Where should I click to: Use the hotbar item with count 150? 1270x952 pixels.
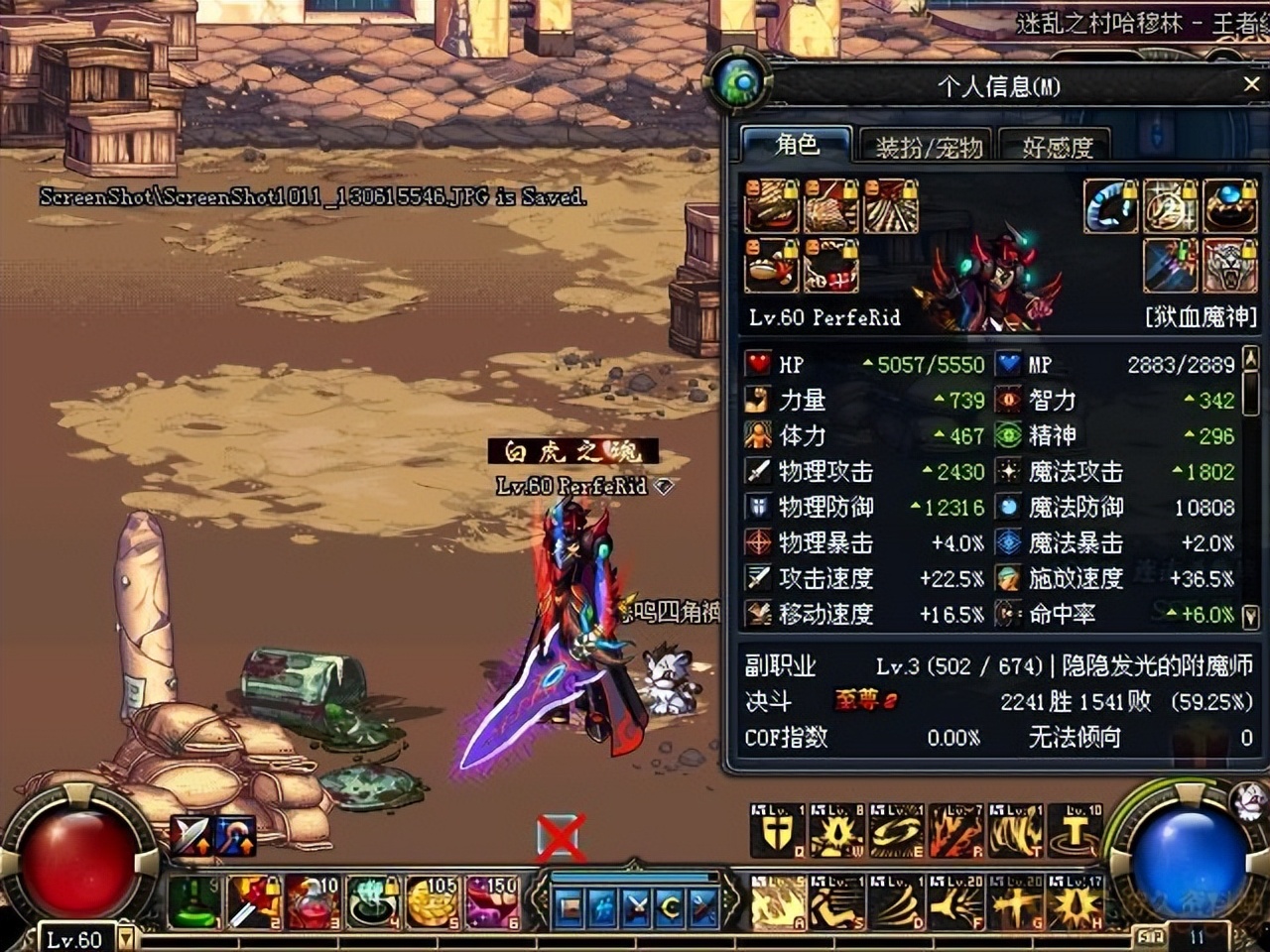pyautogui.click(x=491, y=901)
